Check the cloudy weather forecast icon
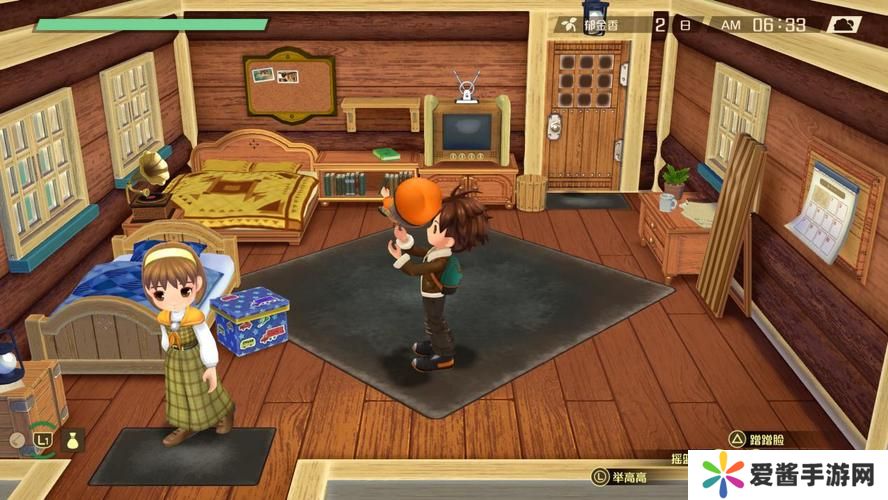Viewport: 888px width, 500px height. click(x=843, y=24)
